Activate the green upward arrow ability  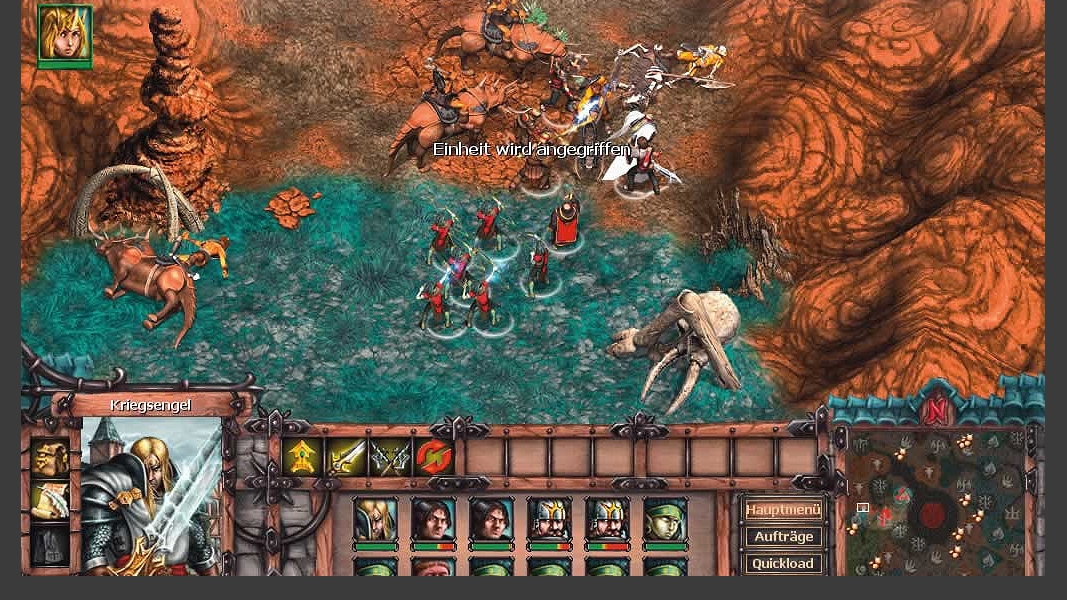point(301,457)
